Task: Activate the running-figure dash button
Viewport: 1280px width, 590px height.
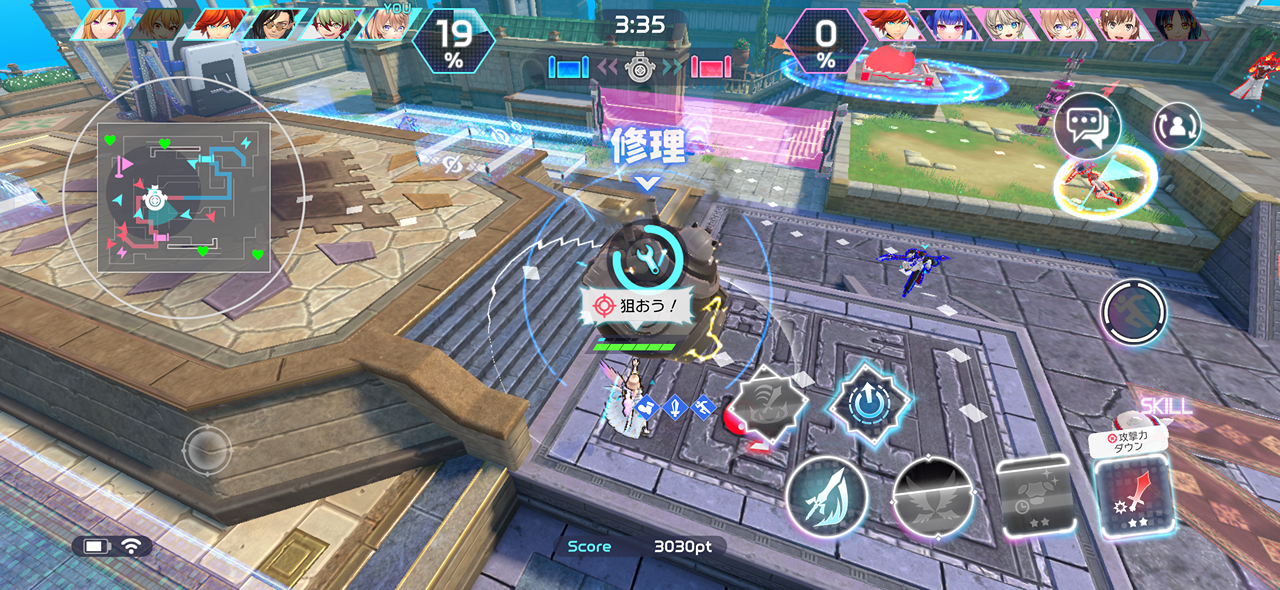Action: click(x=1134, y=313)
